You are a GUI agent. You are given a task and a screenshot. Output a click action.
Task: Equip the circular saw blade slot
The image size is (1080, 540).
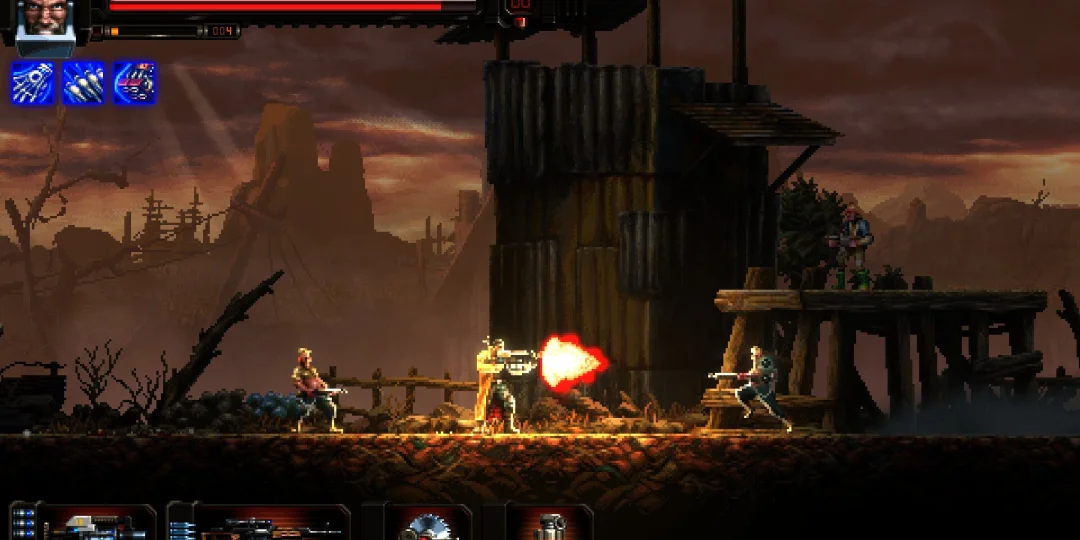(428, 524)
